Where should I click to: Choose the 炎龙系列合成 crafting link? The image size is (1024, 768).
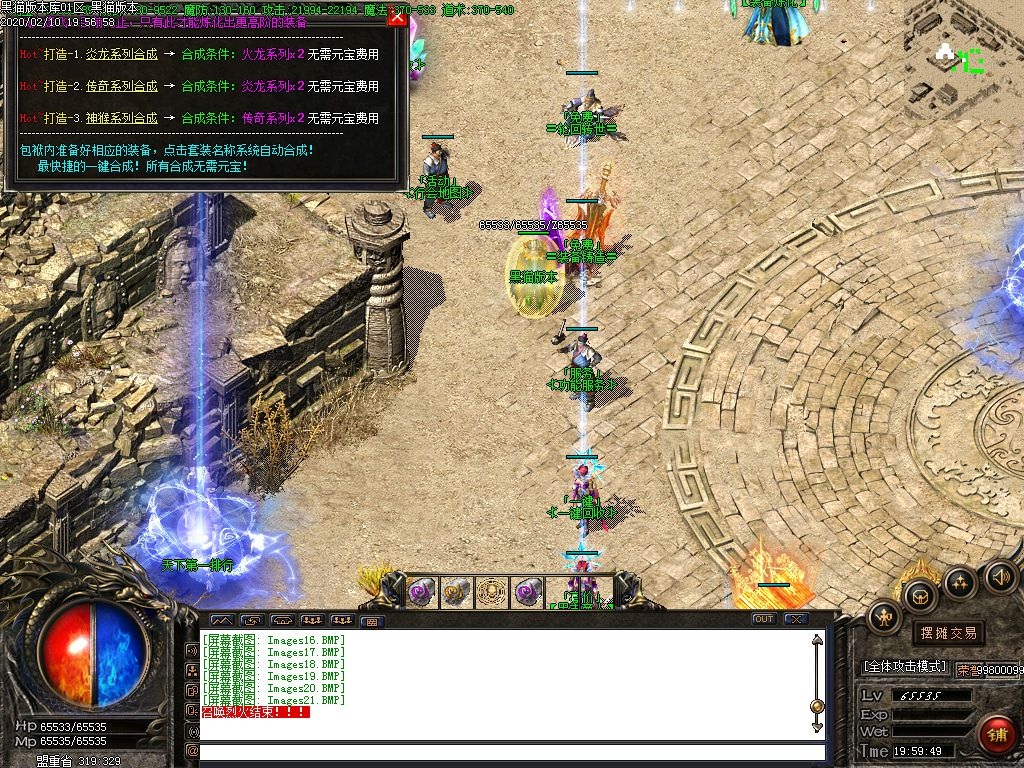[x=121, y=54]
